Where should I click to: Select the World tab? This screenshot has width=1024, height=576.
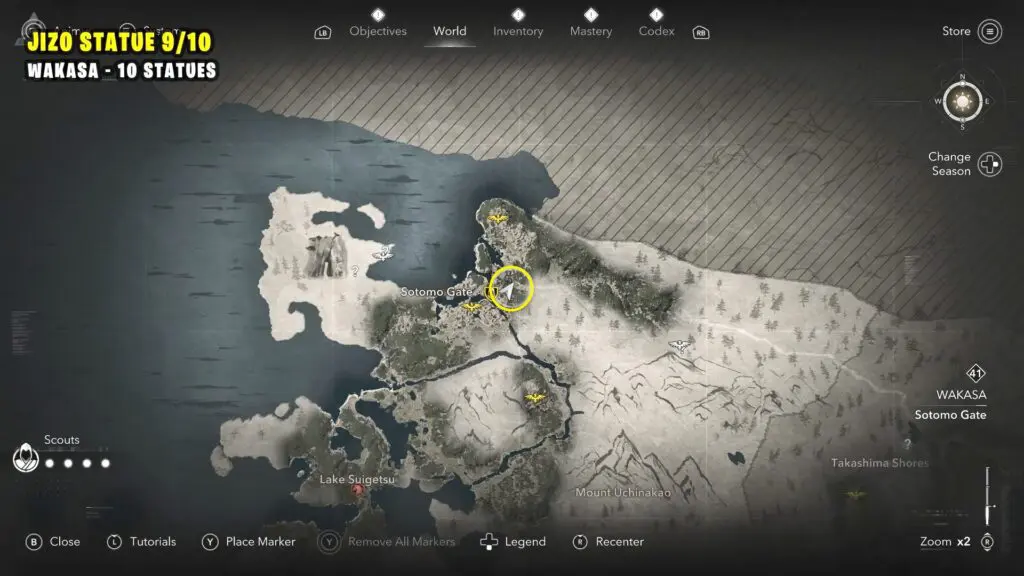[x=450, y=31]
